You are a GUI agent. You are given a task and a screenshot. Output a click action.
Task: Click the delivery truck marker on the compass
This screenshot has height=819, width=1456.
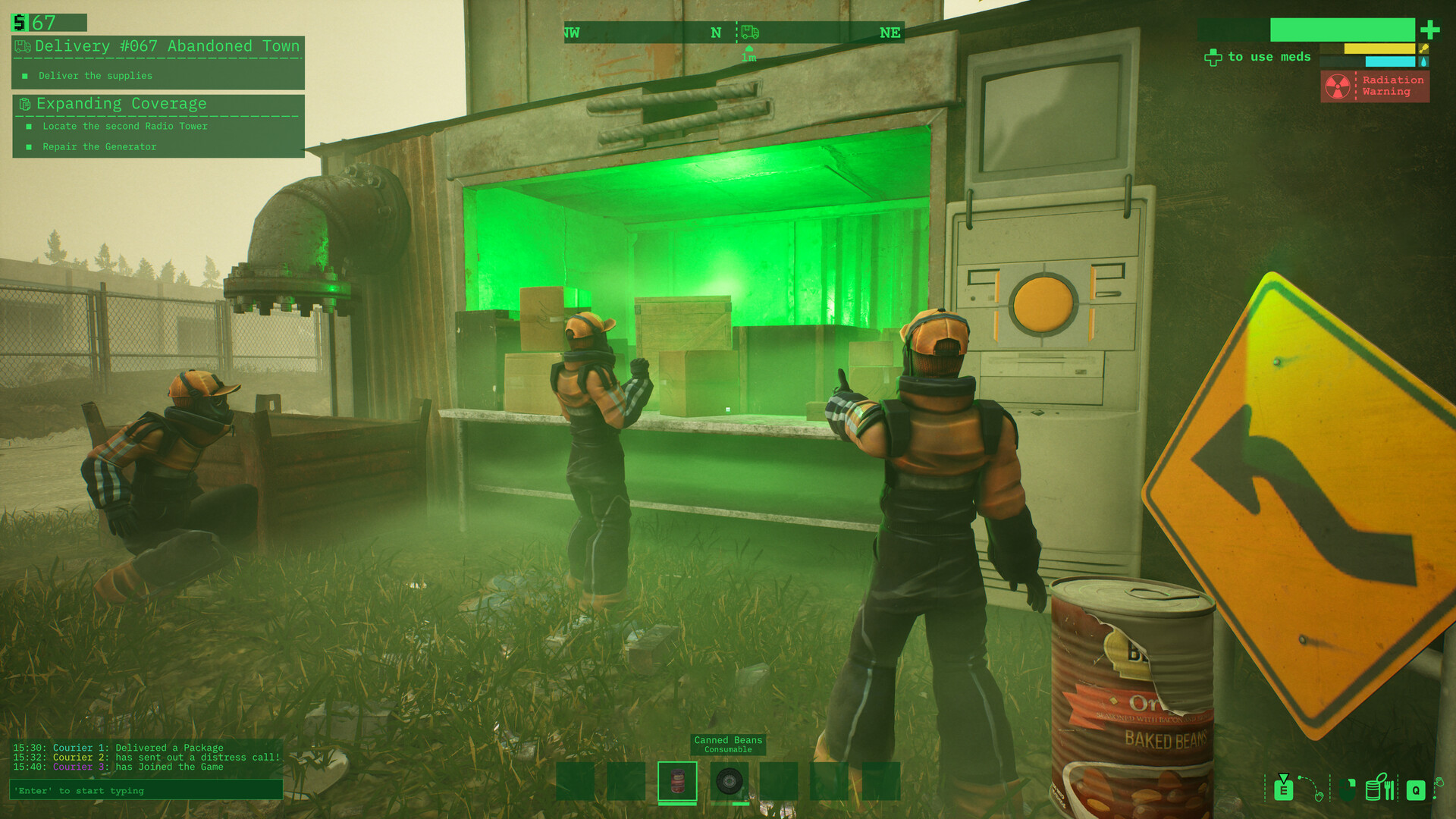click(x=750, y=32)
